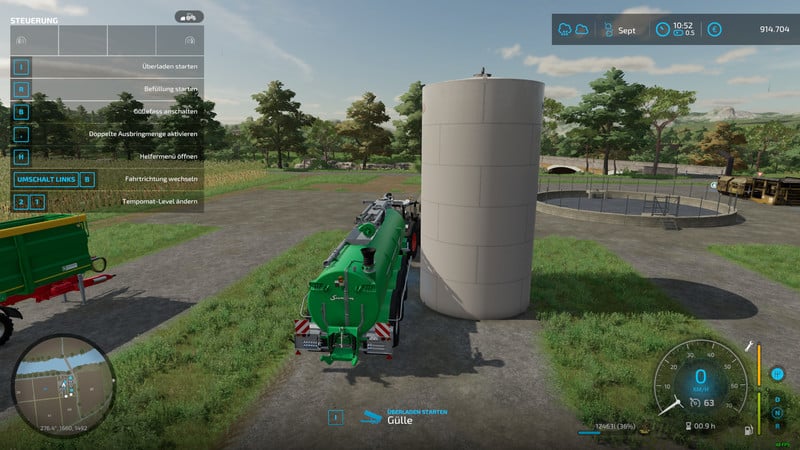Click the vehicle icon above the Steuerung panel
Viewport: 800px width, 450px height.
click(x=188, y=17)
